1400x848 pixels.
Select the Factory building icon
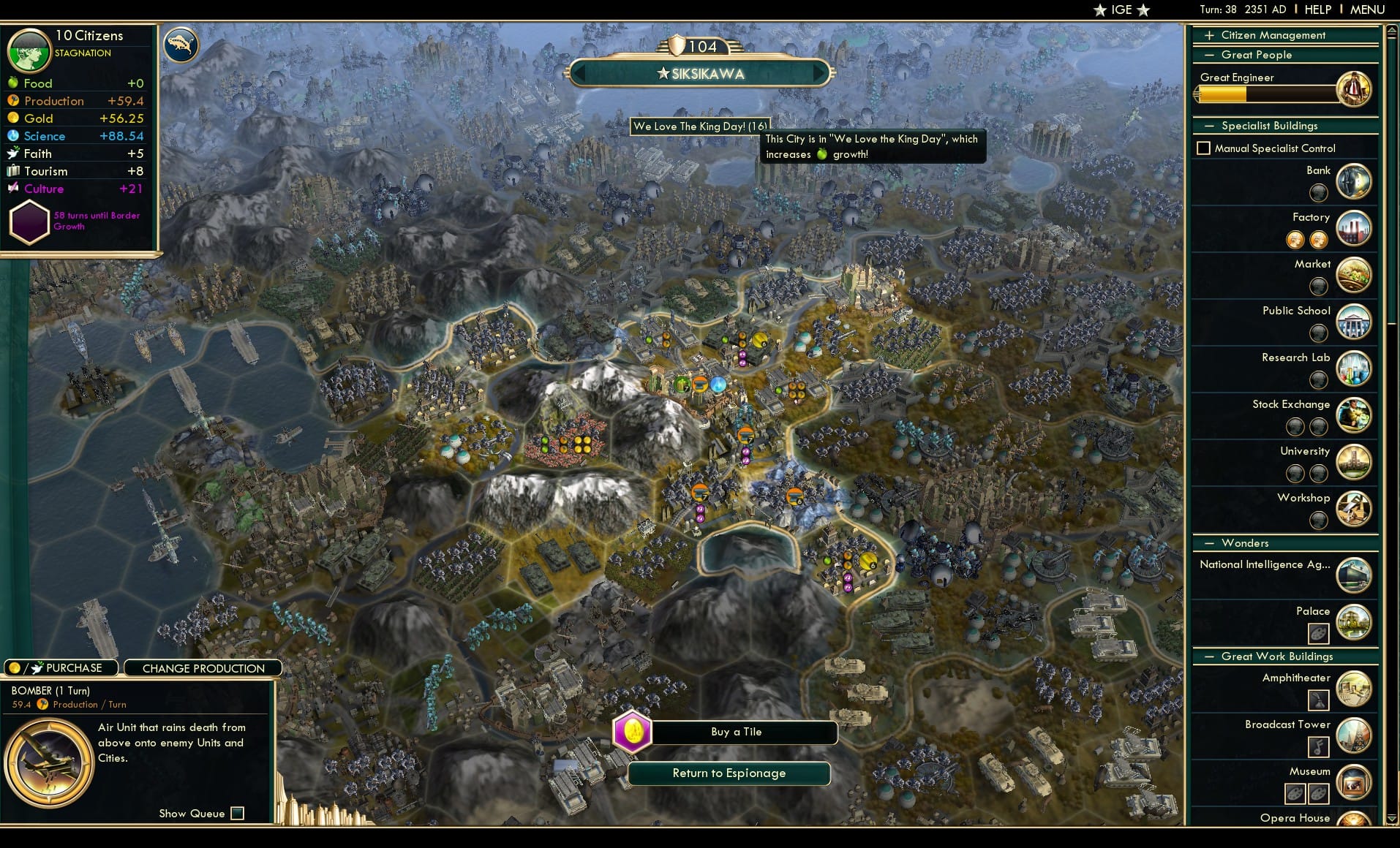point(1353,227)
